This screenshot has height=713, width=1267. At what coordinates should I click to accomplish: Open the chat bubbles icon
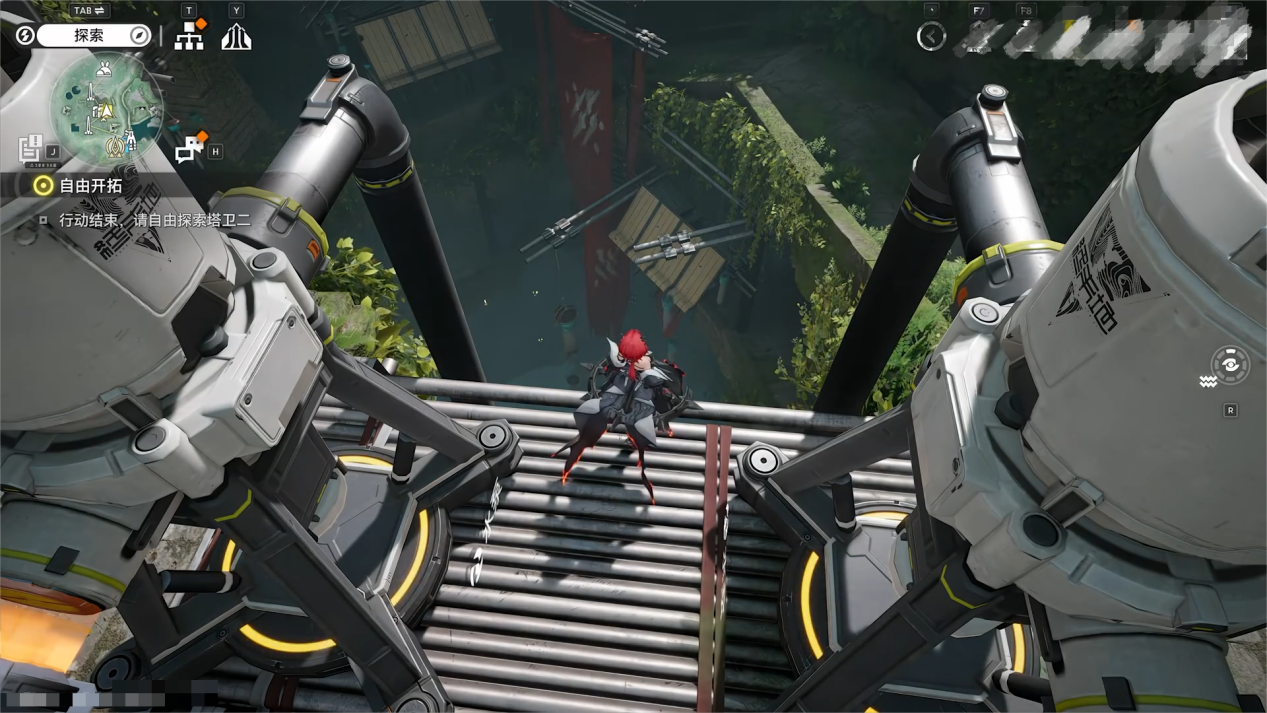(x=189, y=149)
